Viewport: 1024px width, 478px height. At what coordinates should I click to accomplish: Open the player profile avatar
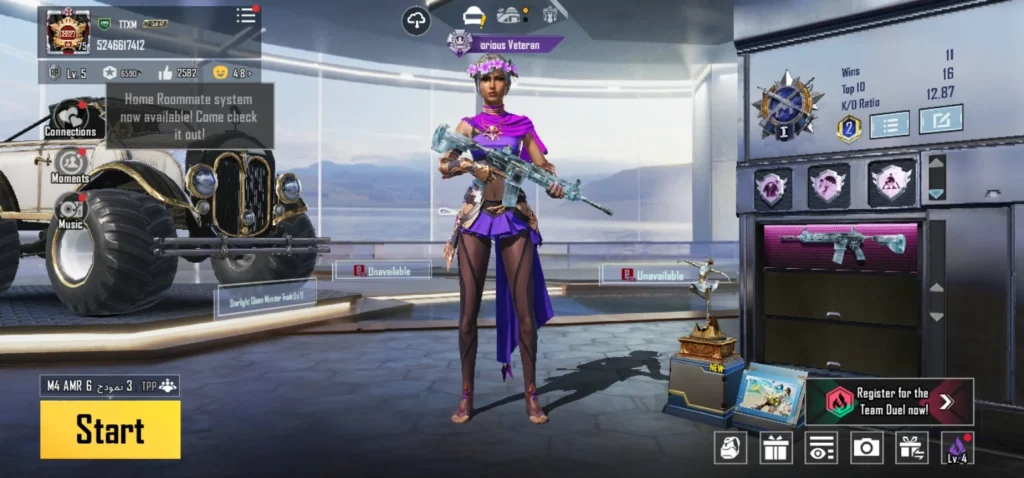(68, 32)
